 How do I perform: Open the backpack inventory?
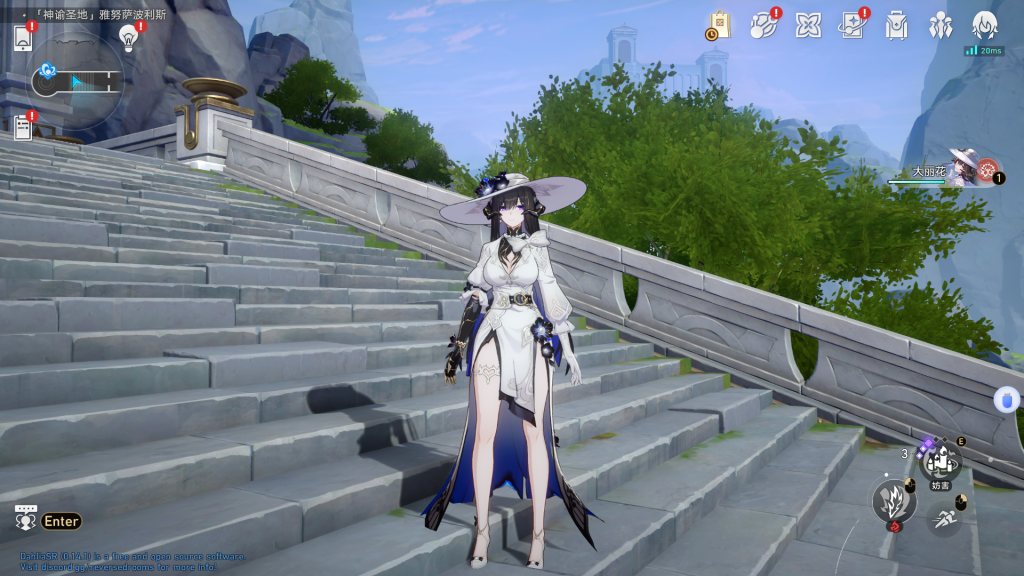coord(896,25)
